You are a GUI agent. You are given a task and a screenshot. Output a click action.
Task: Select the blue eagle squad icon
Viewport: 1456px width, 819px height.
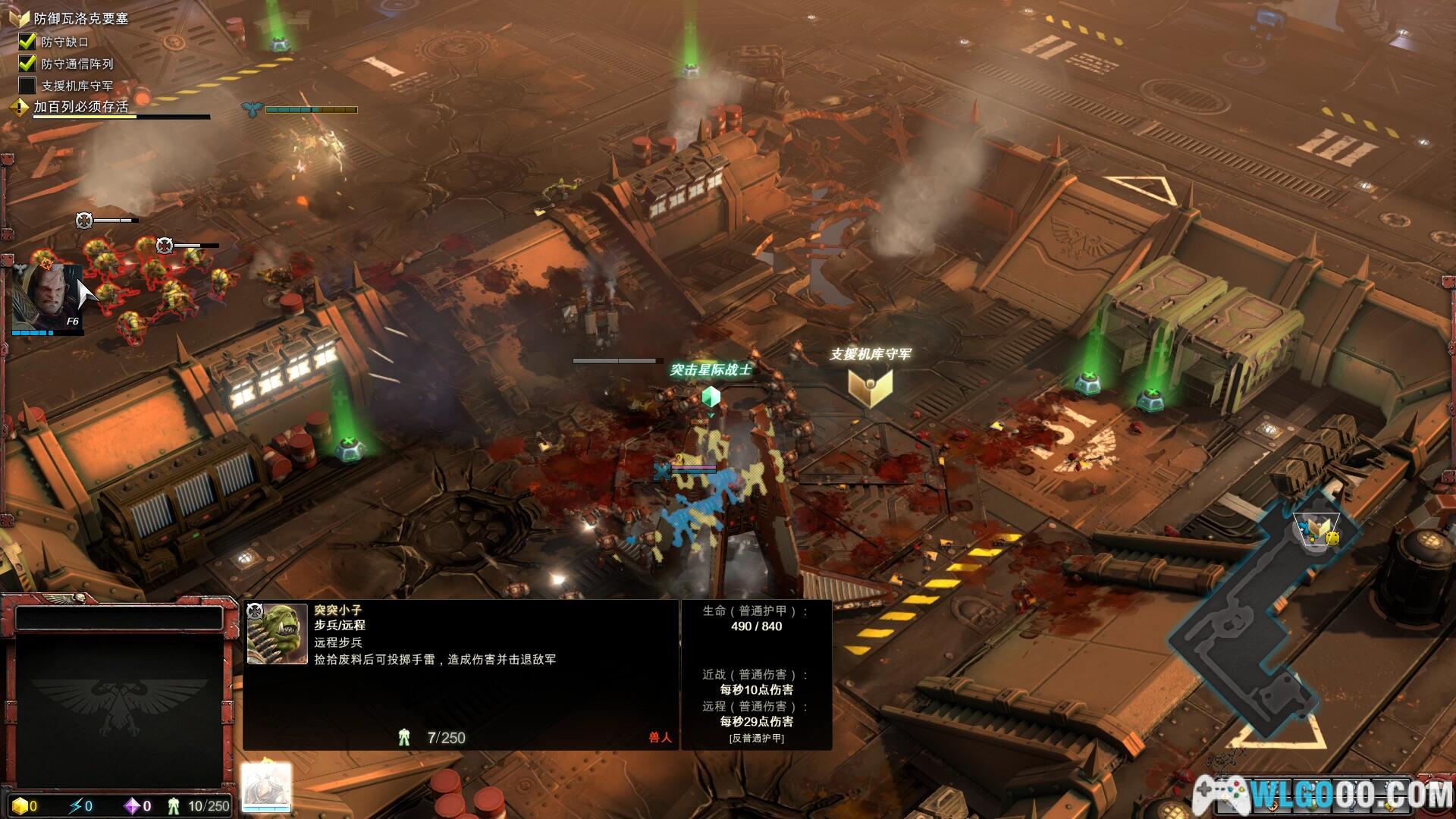click(x=252, y=110)
